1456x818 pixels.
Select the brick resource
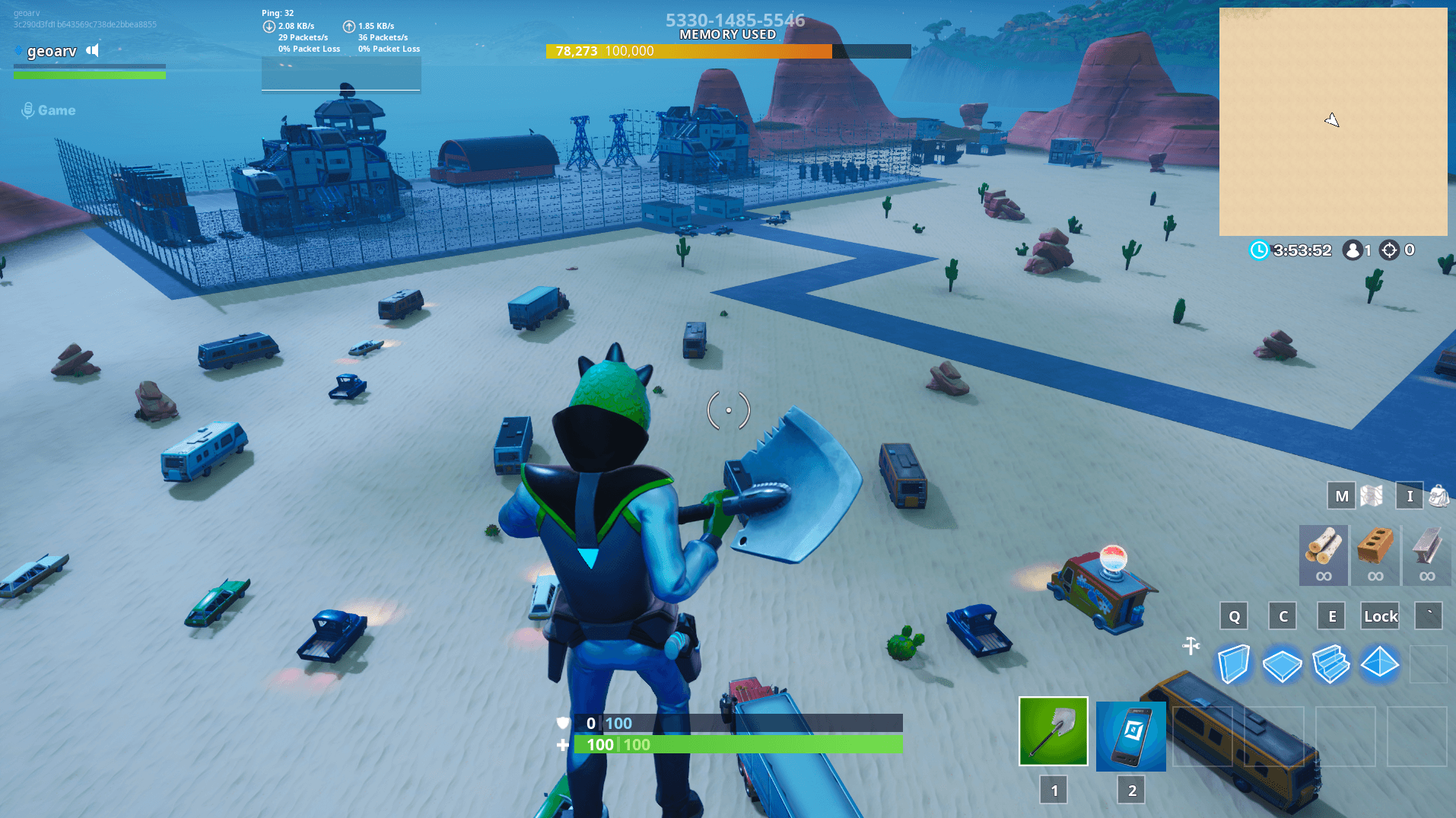click(x=1375, y=555)
